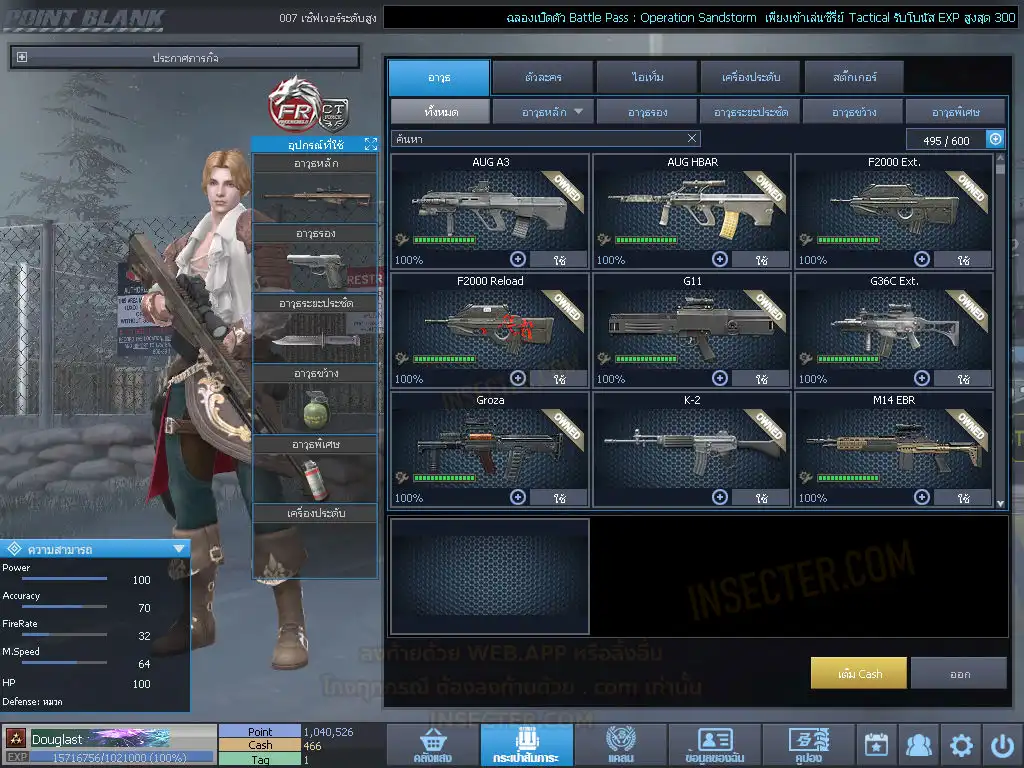Click the เติม Cash top-up button

859,673
